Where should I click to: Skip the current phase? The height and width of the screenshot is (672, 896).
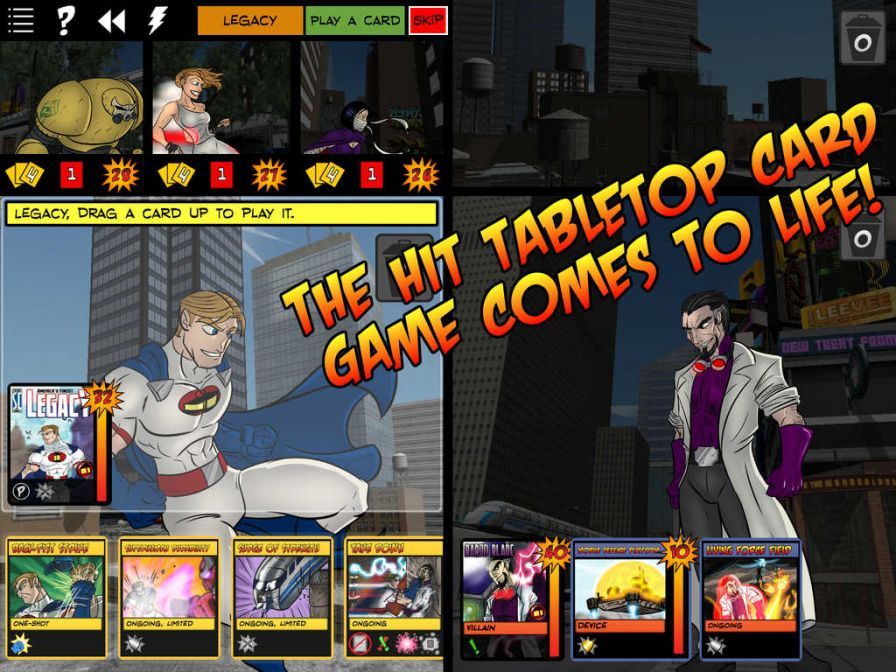tap(427, 21)
